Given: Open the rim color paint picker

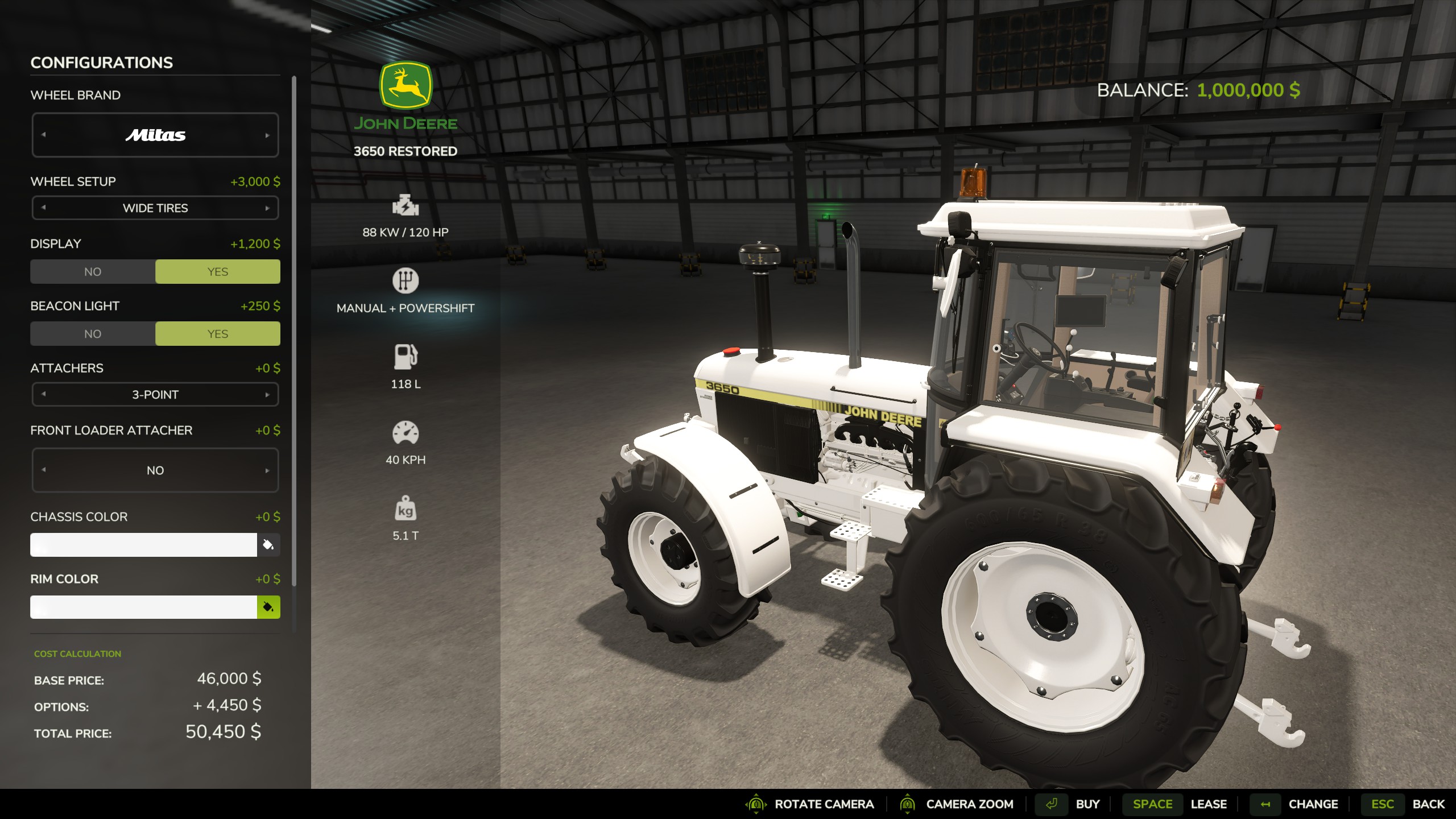Looking at the screenshot, I should point(268,607).
